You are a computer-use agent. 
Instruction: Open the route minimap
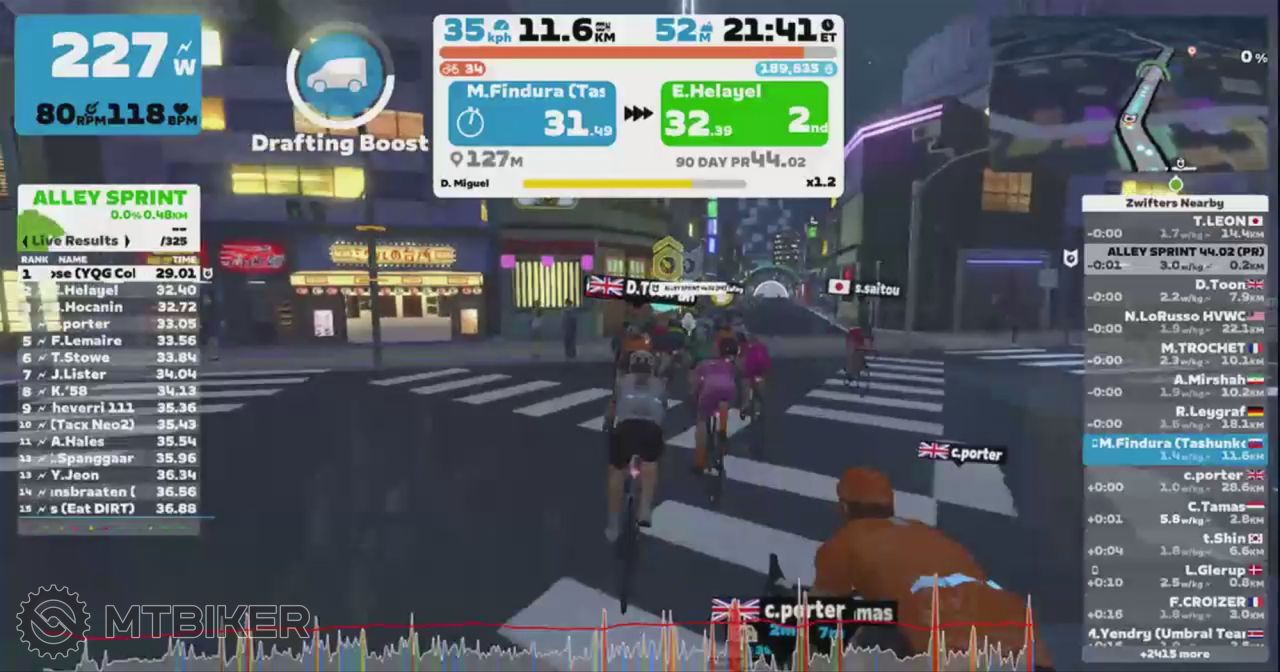coord(1130,102)
